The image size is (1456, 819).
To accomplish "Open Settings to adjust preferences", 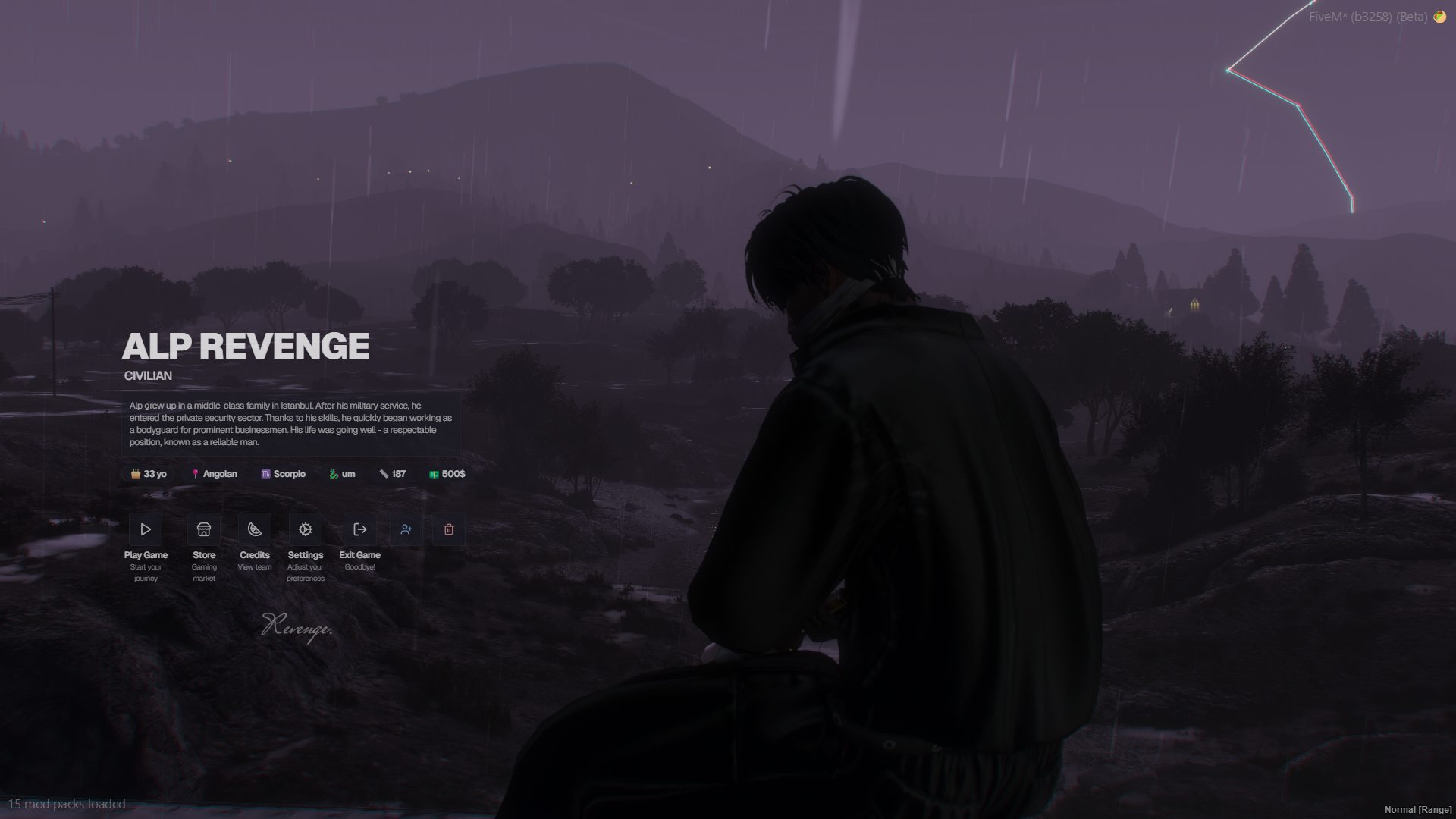I will coord(306,529).
